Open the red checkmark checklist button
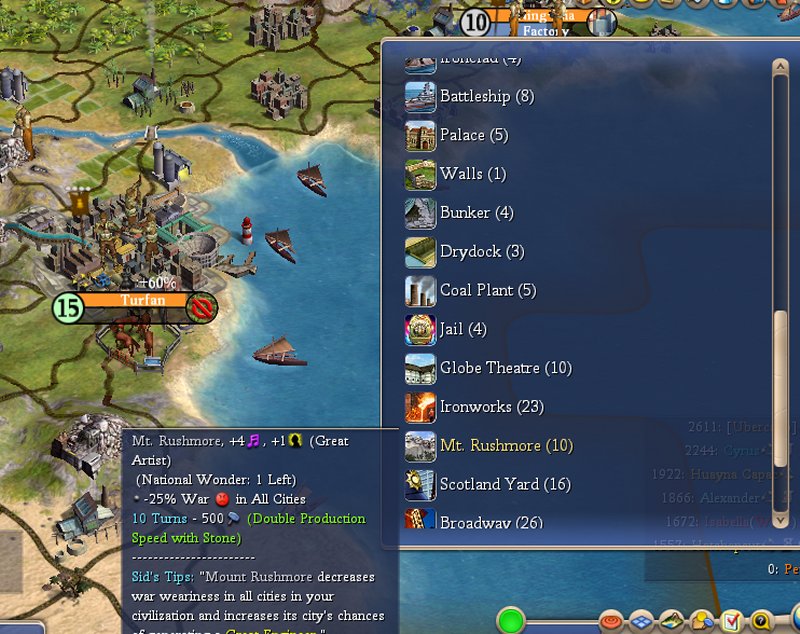 pyautogui.click(x=733, y=621)
